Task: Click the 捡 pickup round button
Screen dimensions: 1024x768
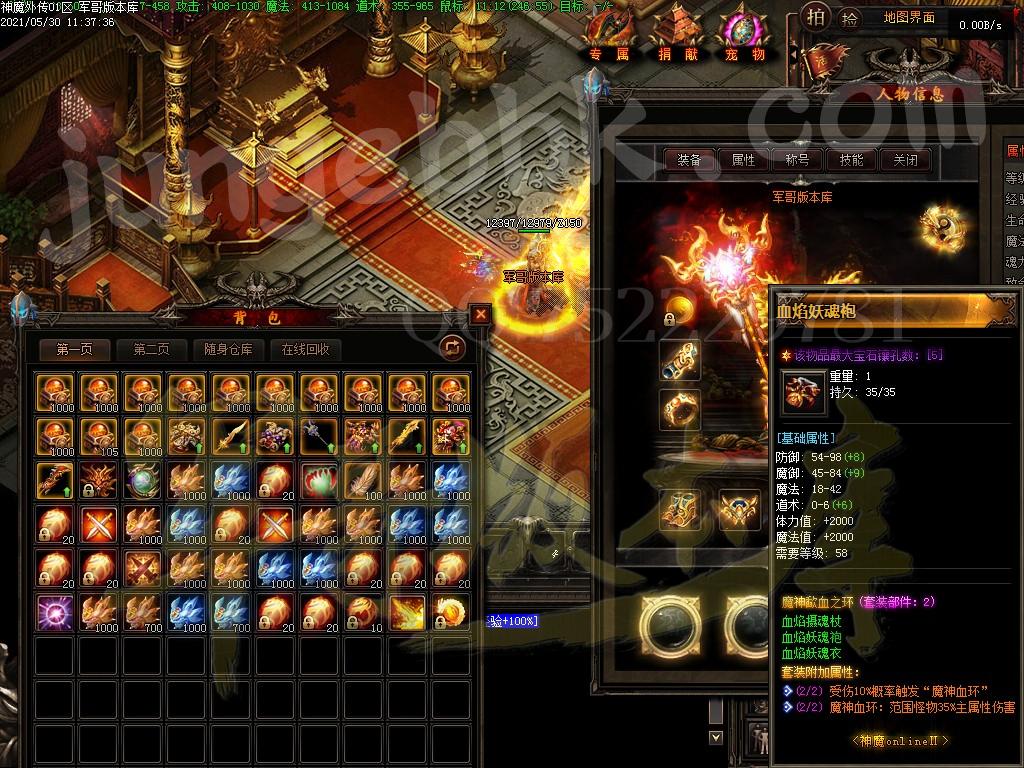Action: pyautogui.click(x=849, y=18)
